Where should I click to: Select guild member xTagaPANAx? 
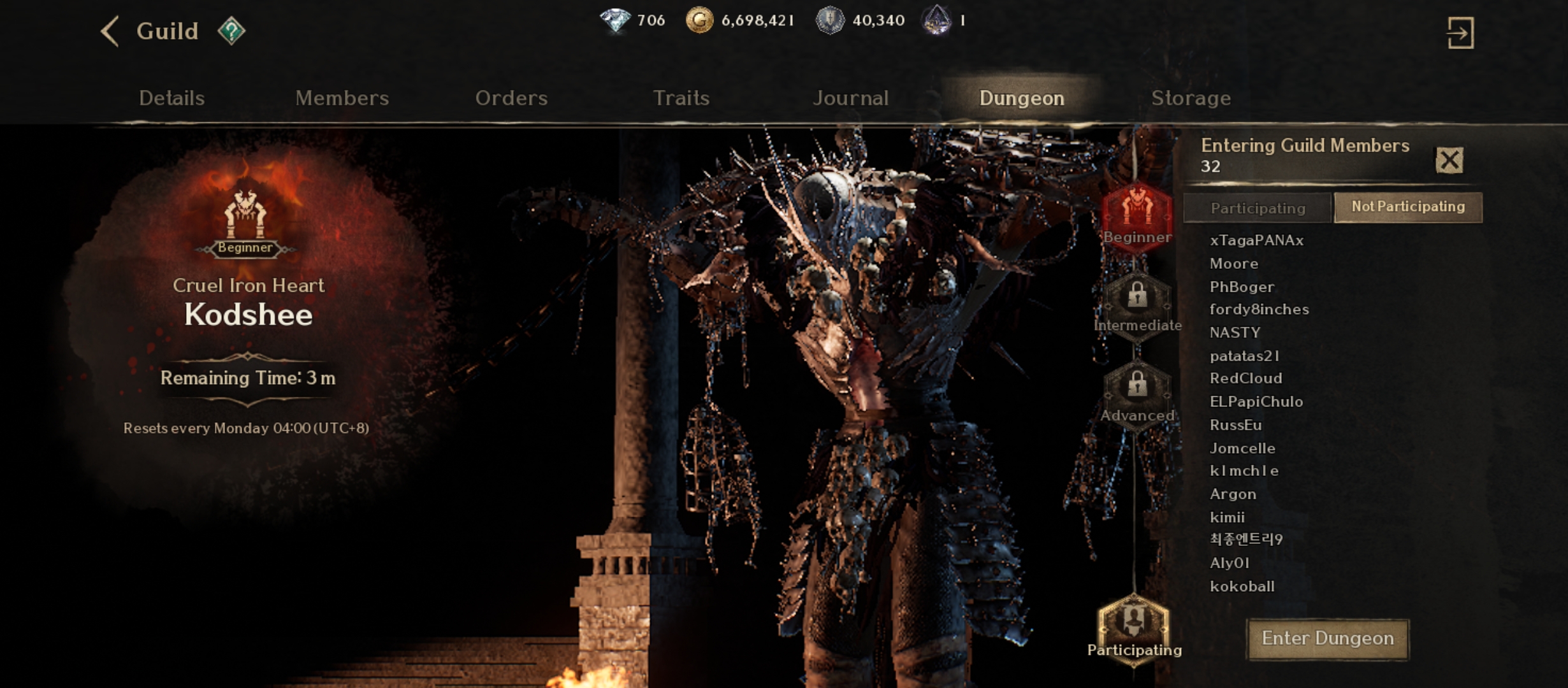[1256, 240]
